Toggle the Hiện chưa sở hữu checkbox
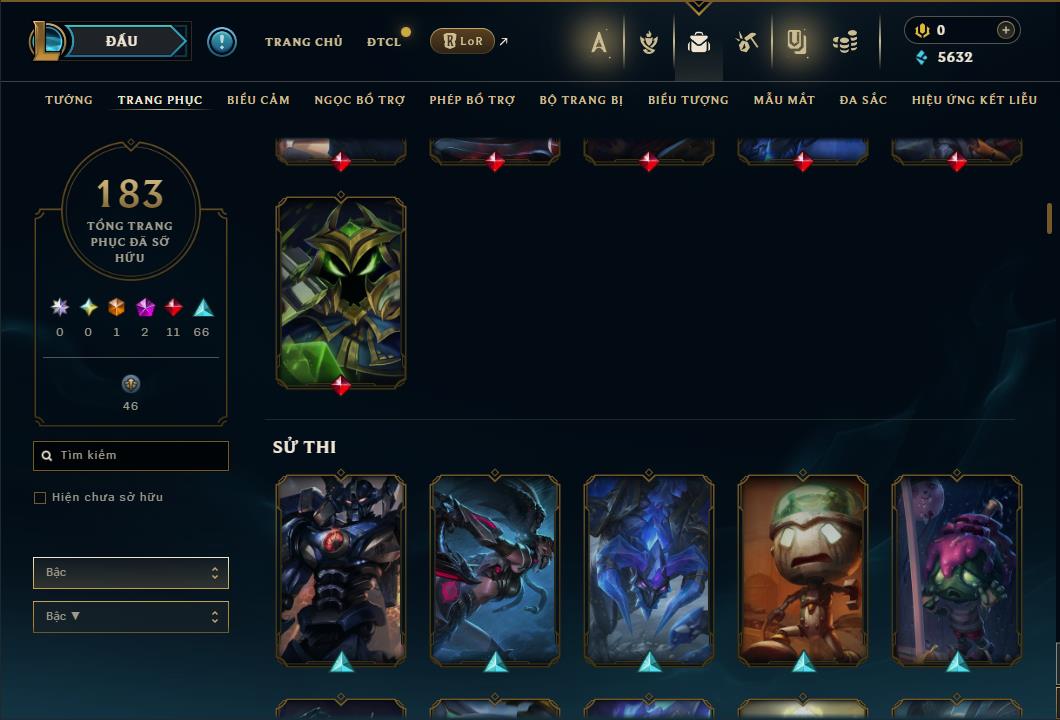This screenshot has height=720, width=1060. pos(40,498)
